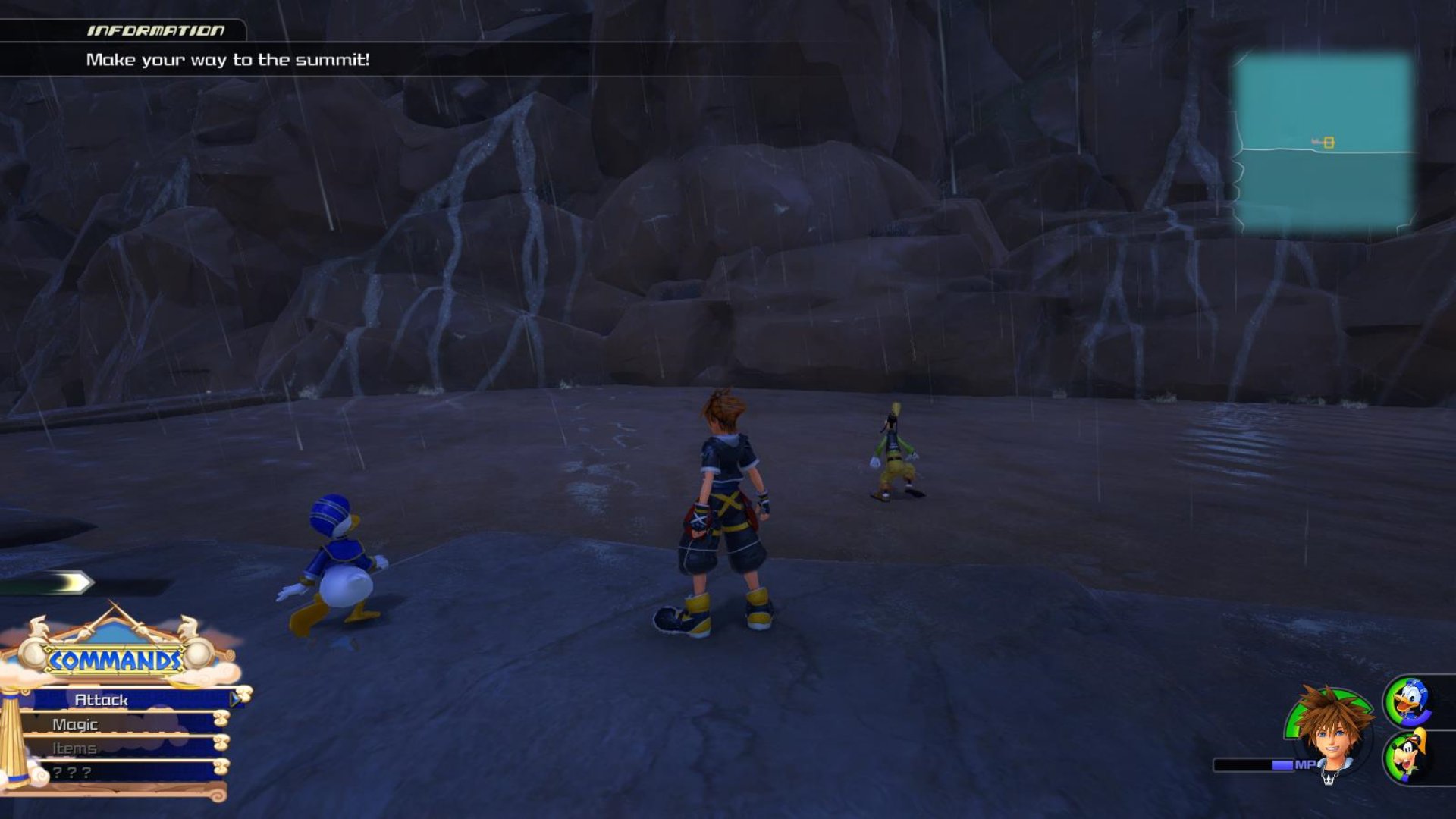Click the teal minimap
1456x819 pixels.
tap(1323, 143)
